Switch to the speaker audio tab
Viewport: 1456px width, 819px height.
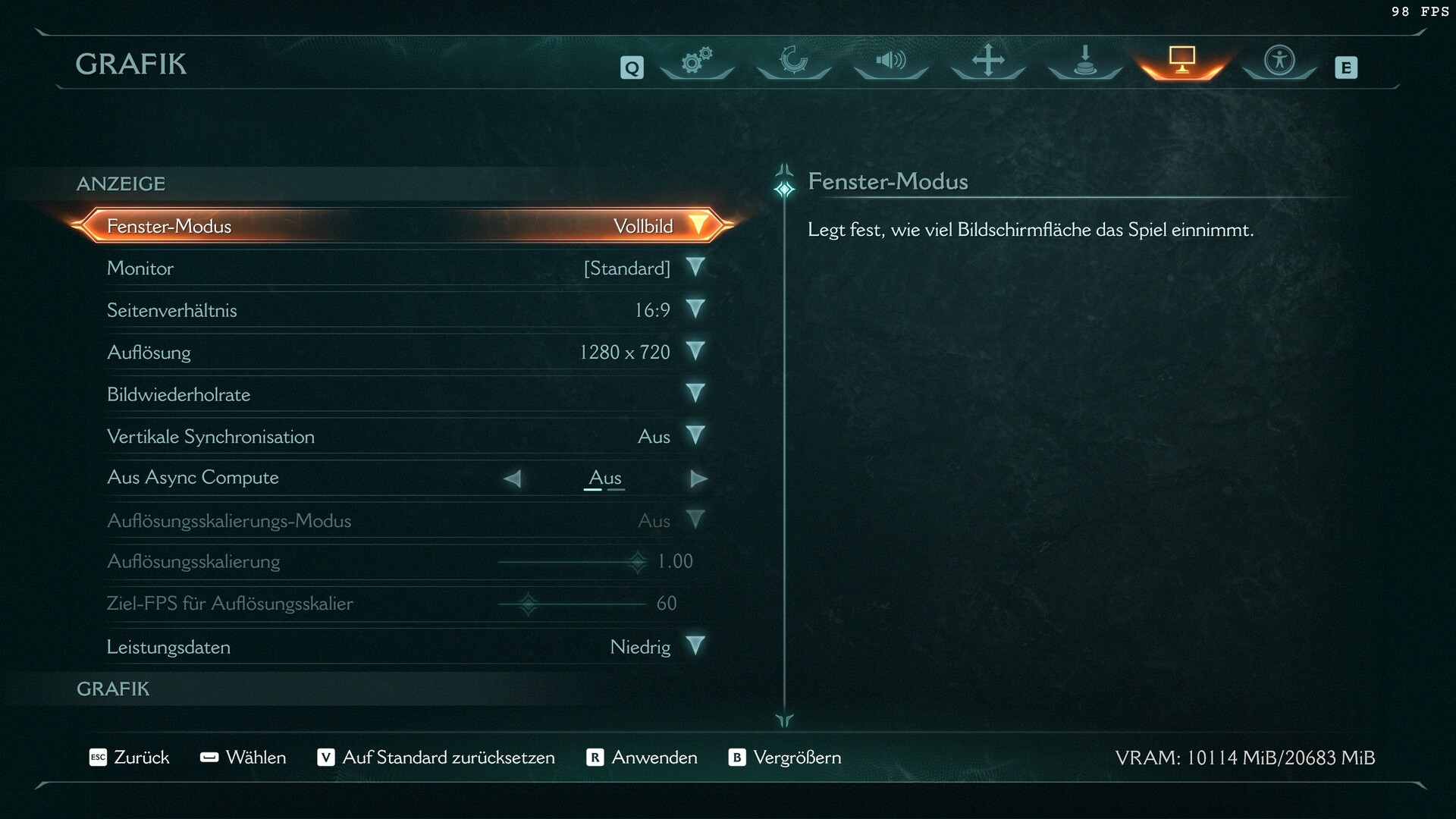click(891, 61)
